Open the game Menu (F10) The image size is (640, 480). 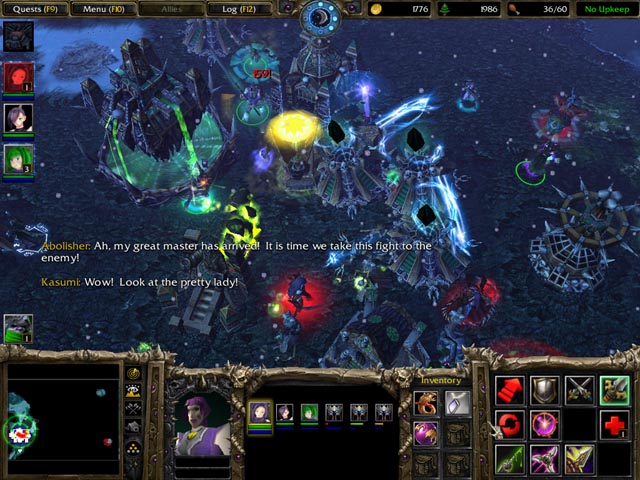pyautogui.click(x=101, y=9)
